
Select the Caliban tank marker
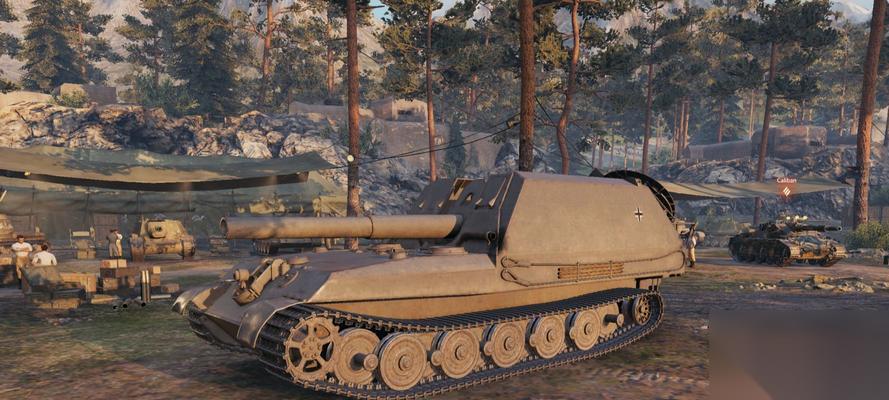pos(786,188)
